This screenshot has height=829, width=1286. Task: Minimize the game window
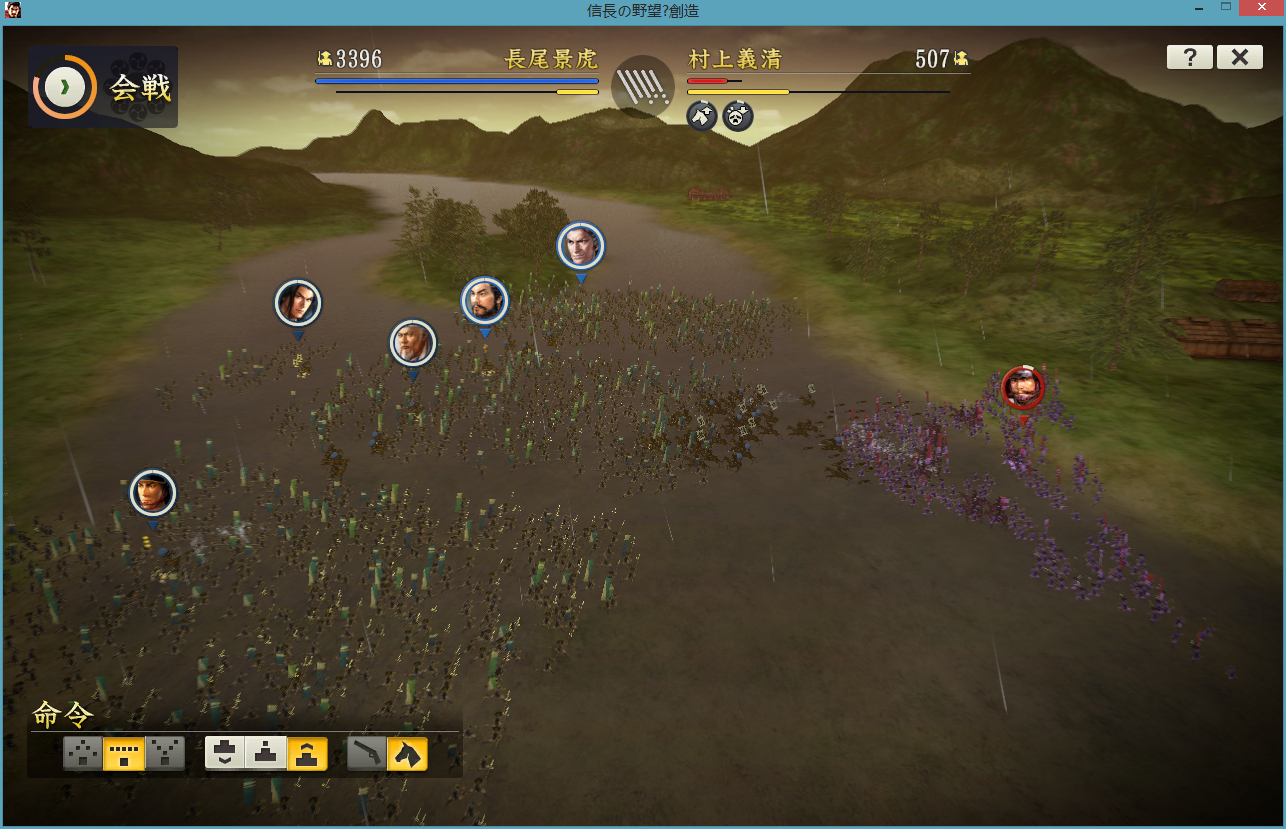[x=1197, y=9]
